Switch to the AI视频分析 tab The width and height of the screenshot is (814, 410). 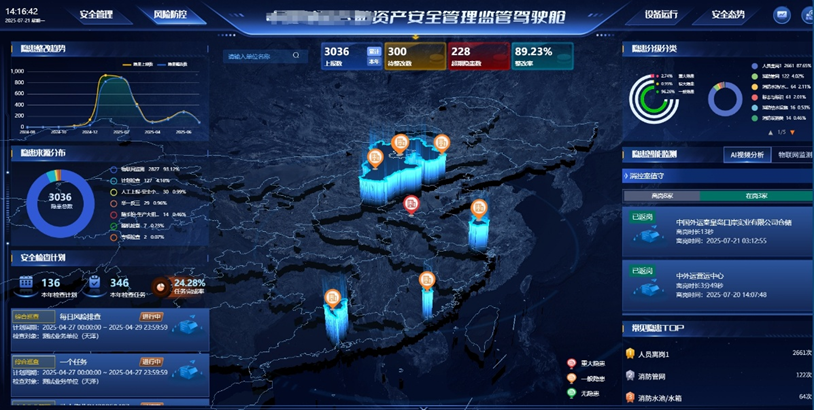(744, 155)
